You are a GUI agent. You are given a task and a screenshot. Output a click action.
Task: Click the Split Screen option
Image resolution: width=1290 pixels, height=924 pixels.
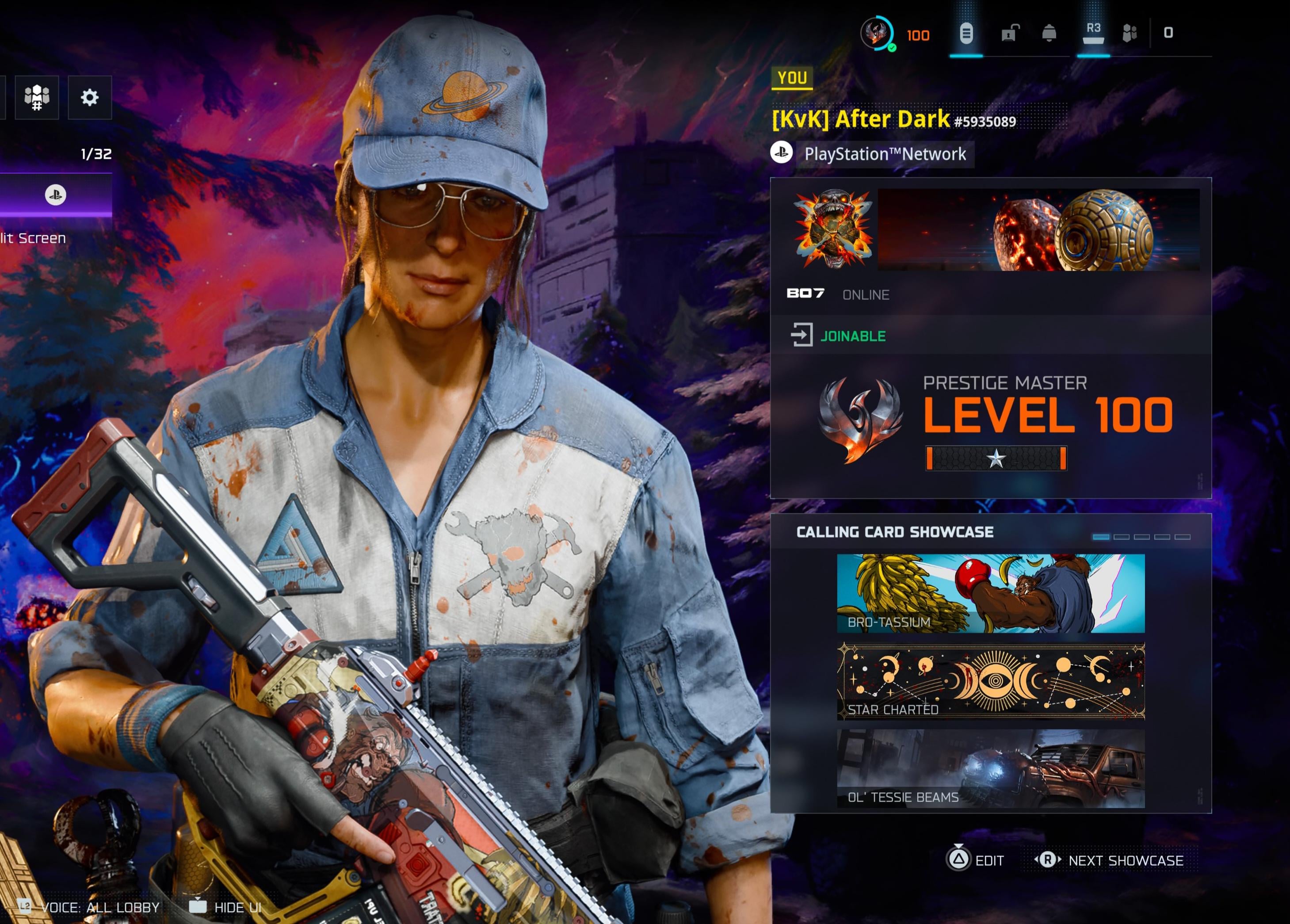[33, 238]
